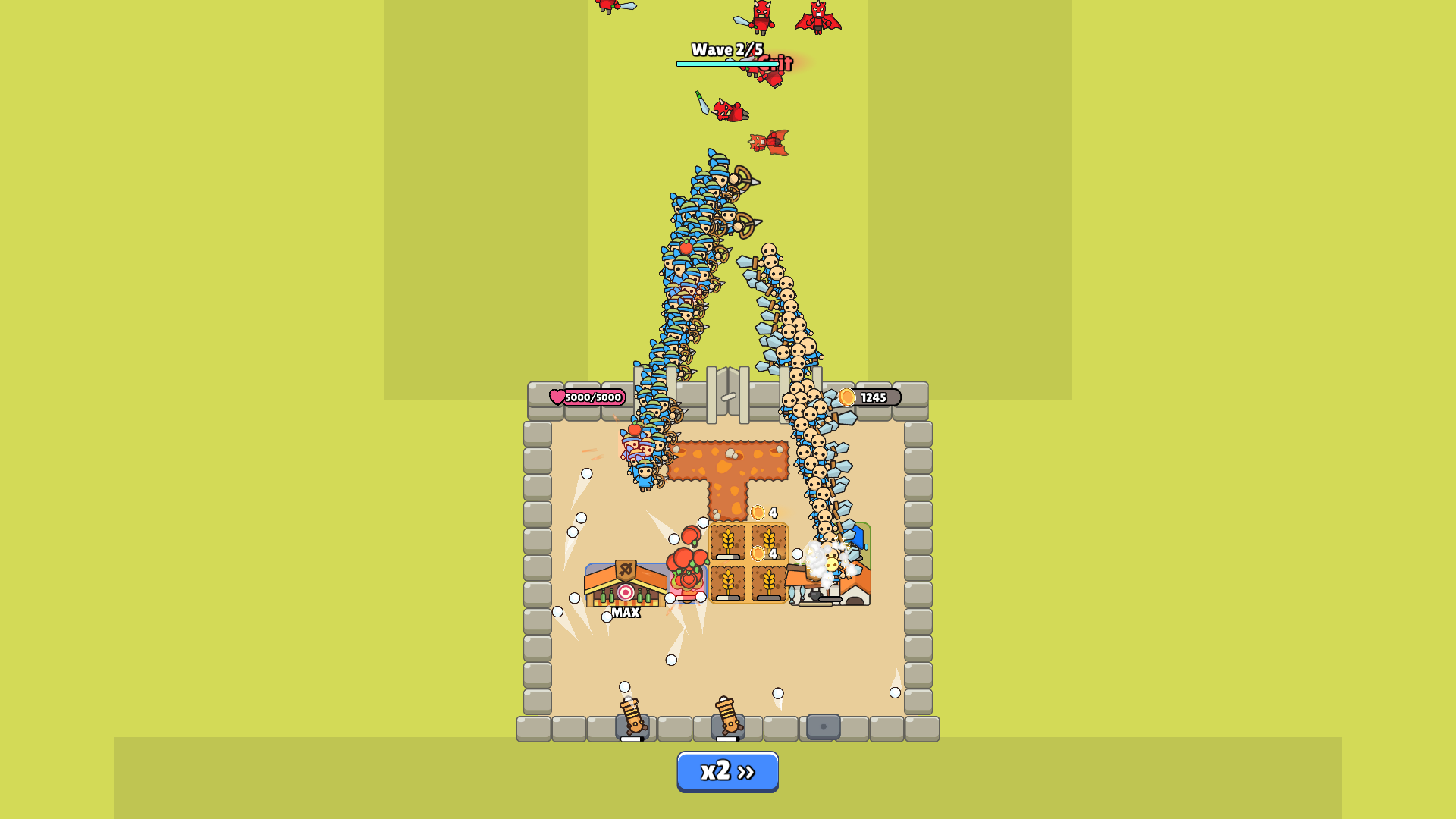Toggle the x2 game speed

point(726,770)
